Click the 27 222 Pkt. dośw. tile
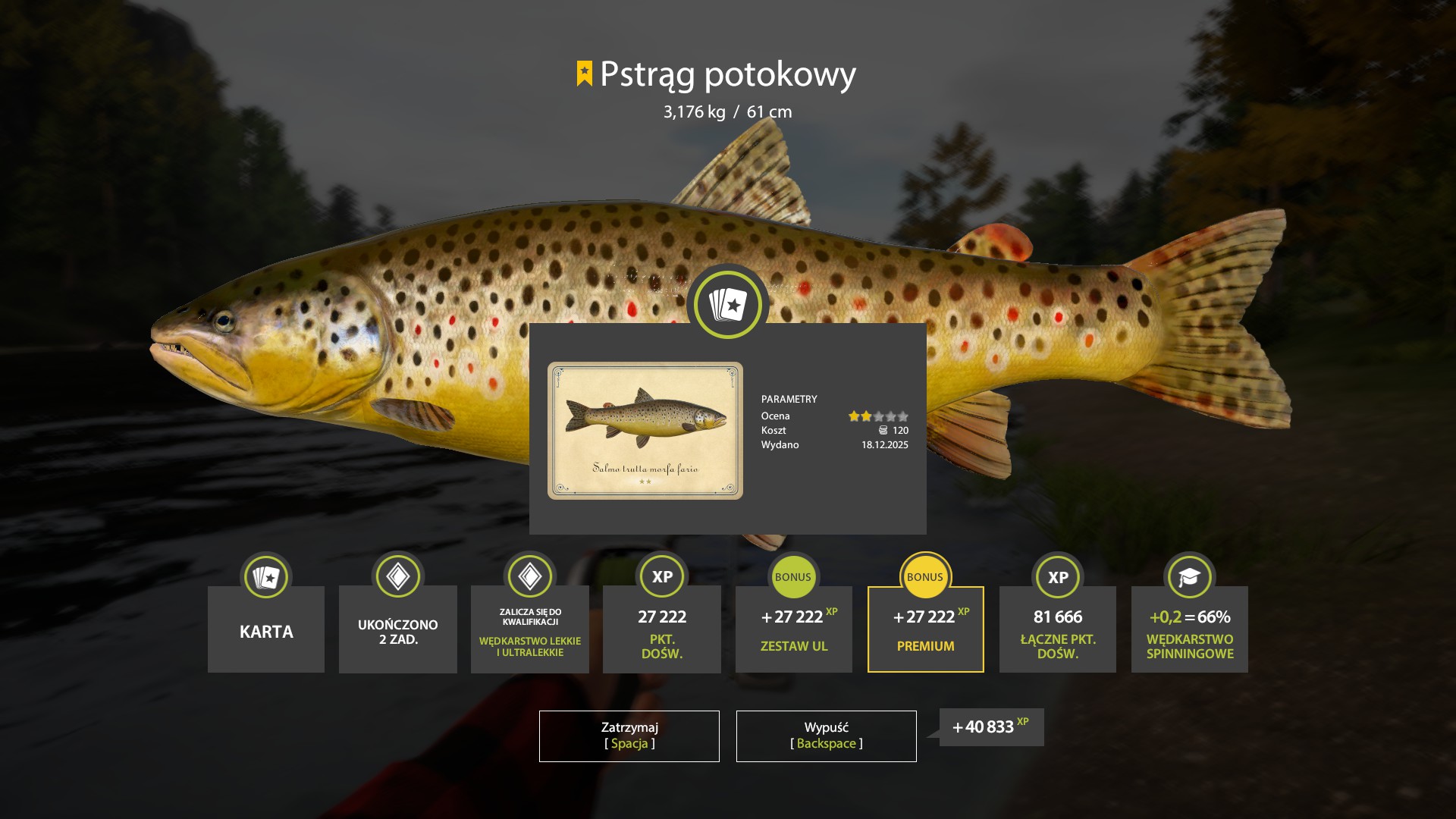 pyautogui.click(x=661, y=629)
